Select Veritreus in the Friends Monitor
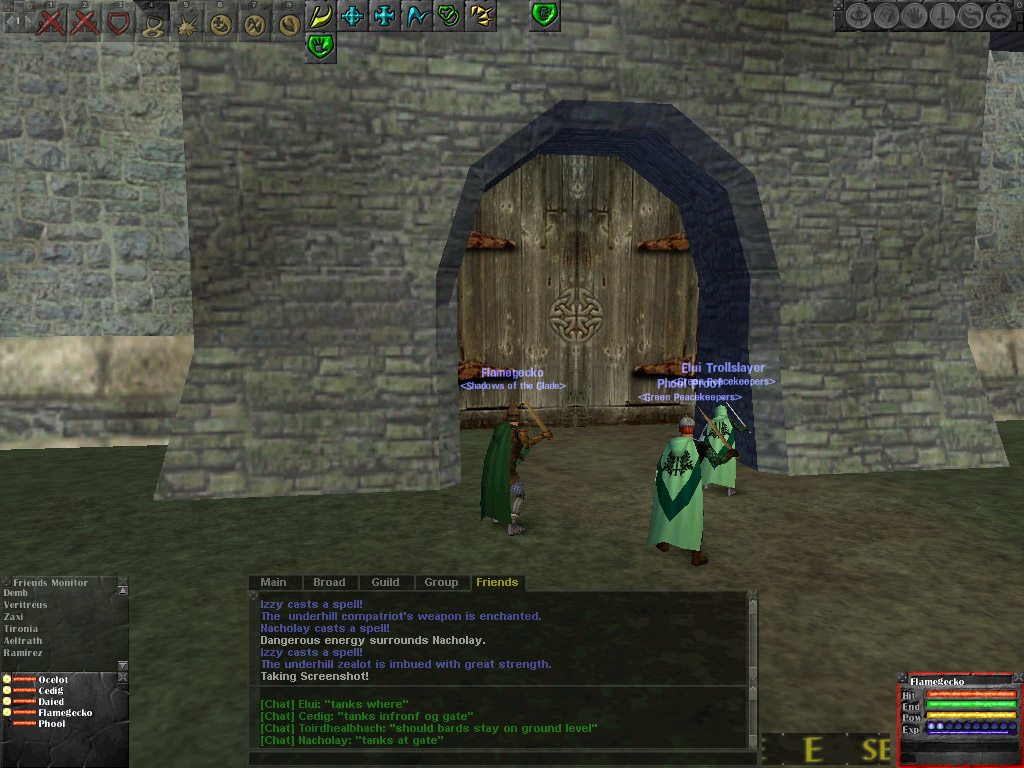The width and height of the screenshot is (1024, 768). coord(25,605)
